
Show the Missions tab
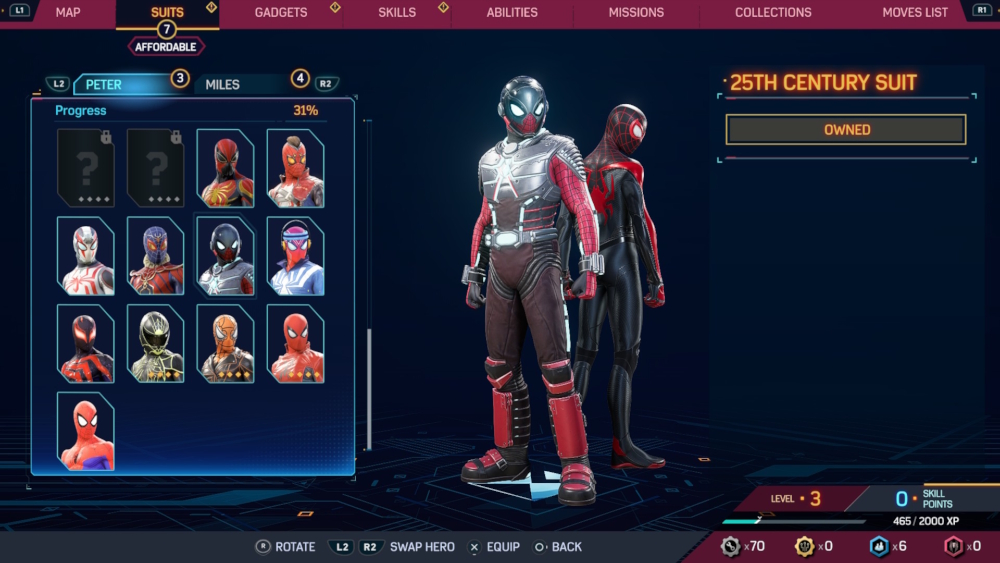click(x=636, y=12)
